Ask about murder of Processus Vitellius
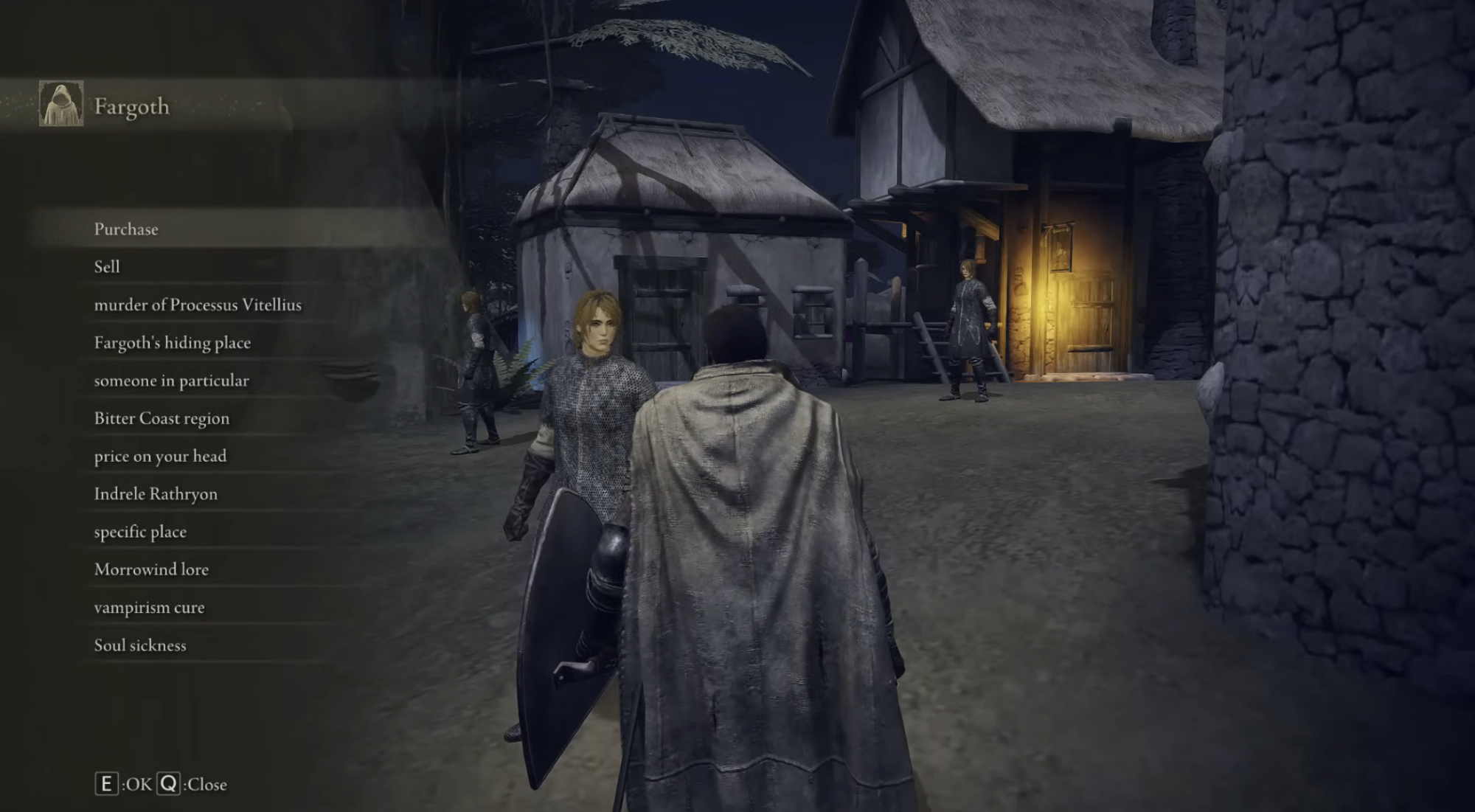This screenshot has height=812, width=1475. coord(198,305)
